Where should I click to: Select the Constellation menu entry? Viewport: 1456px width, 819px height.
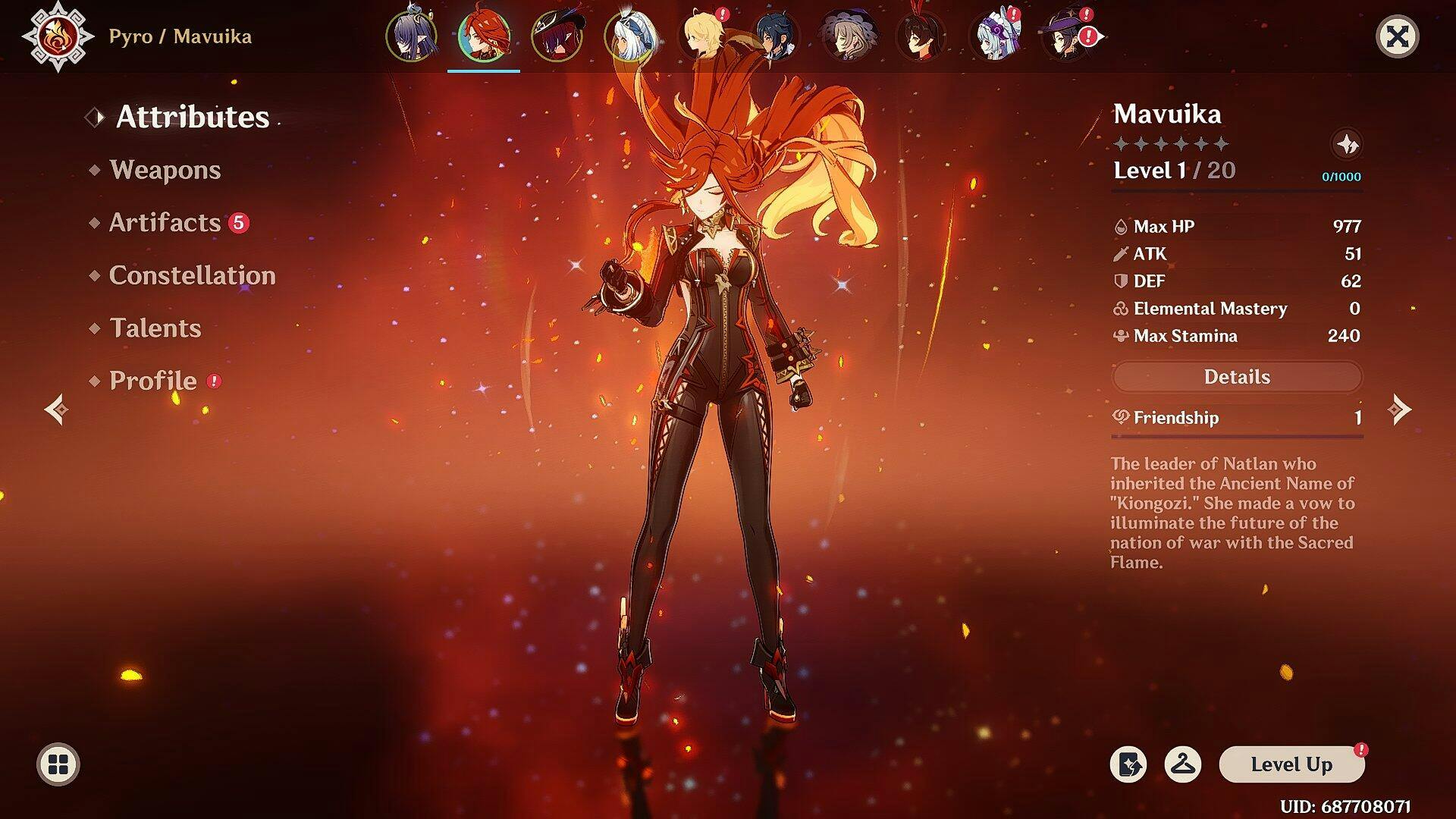192,275
